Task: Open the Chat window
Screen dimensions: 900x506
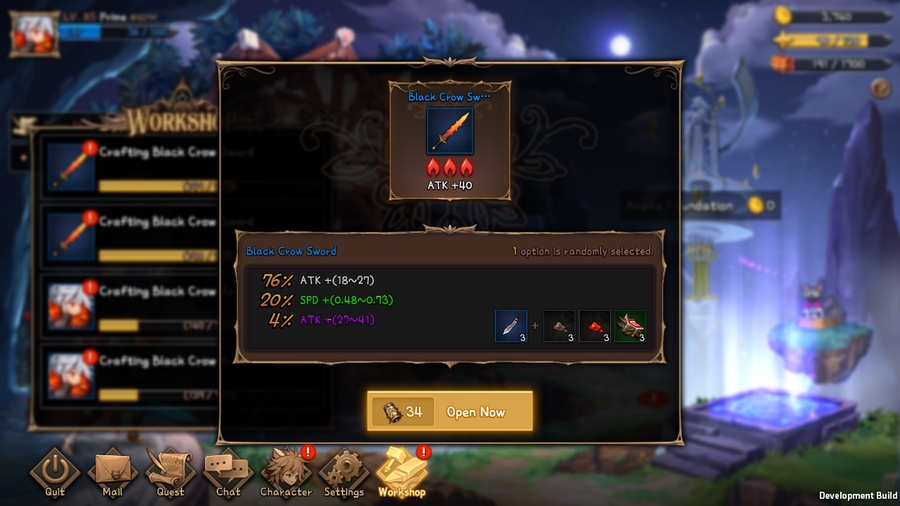Action: click(x=228, y=472)
